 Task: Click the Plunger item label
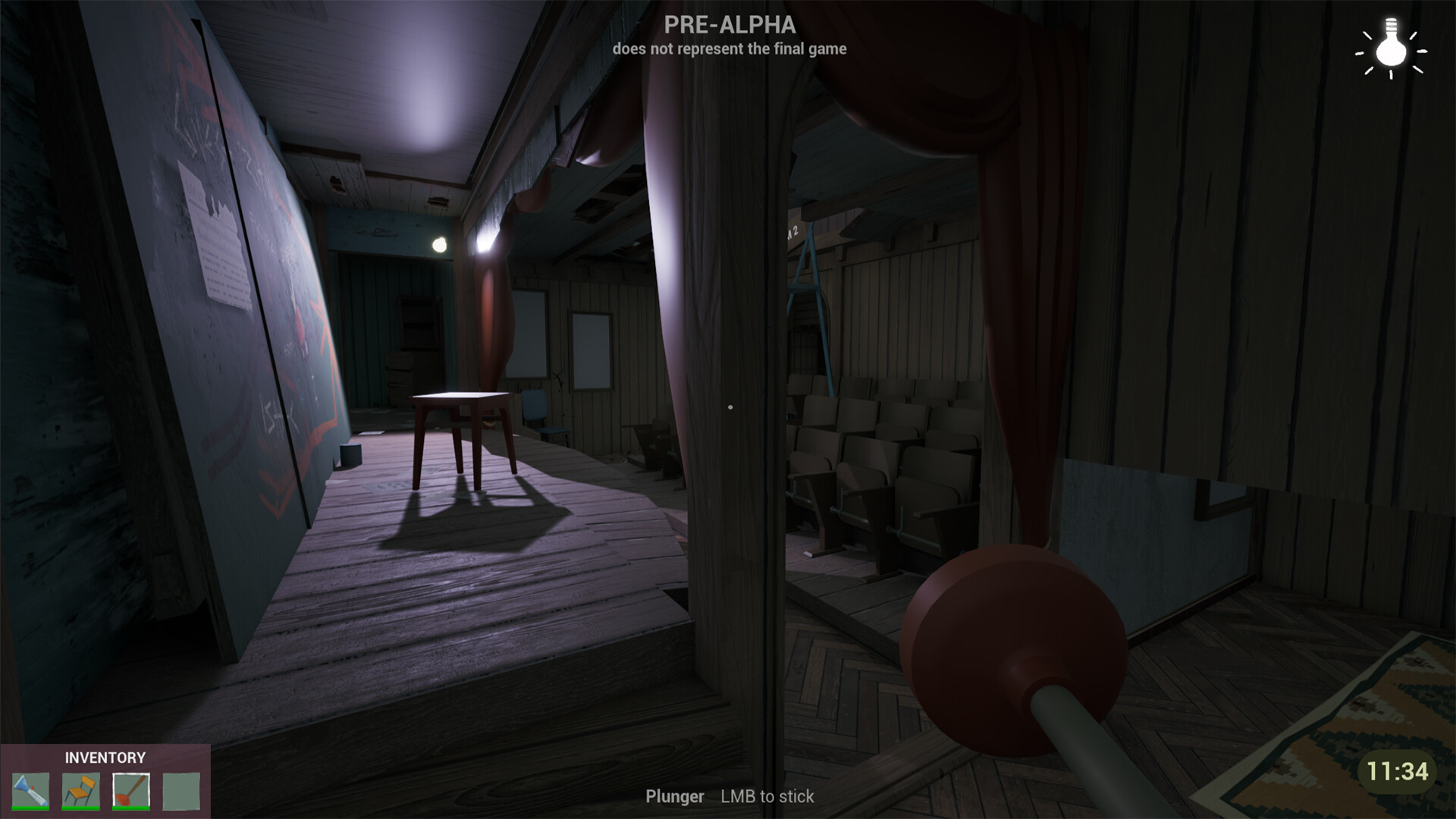click(676, 797)
